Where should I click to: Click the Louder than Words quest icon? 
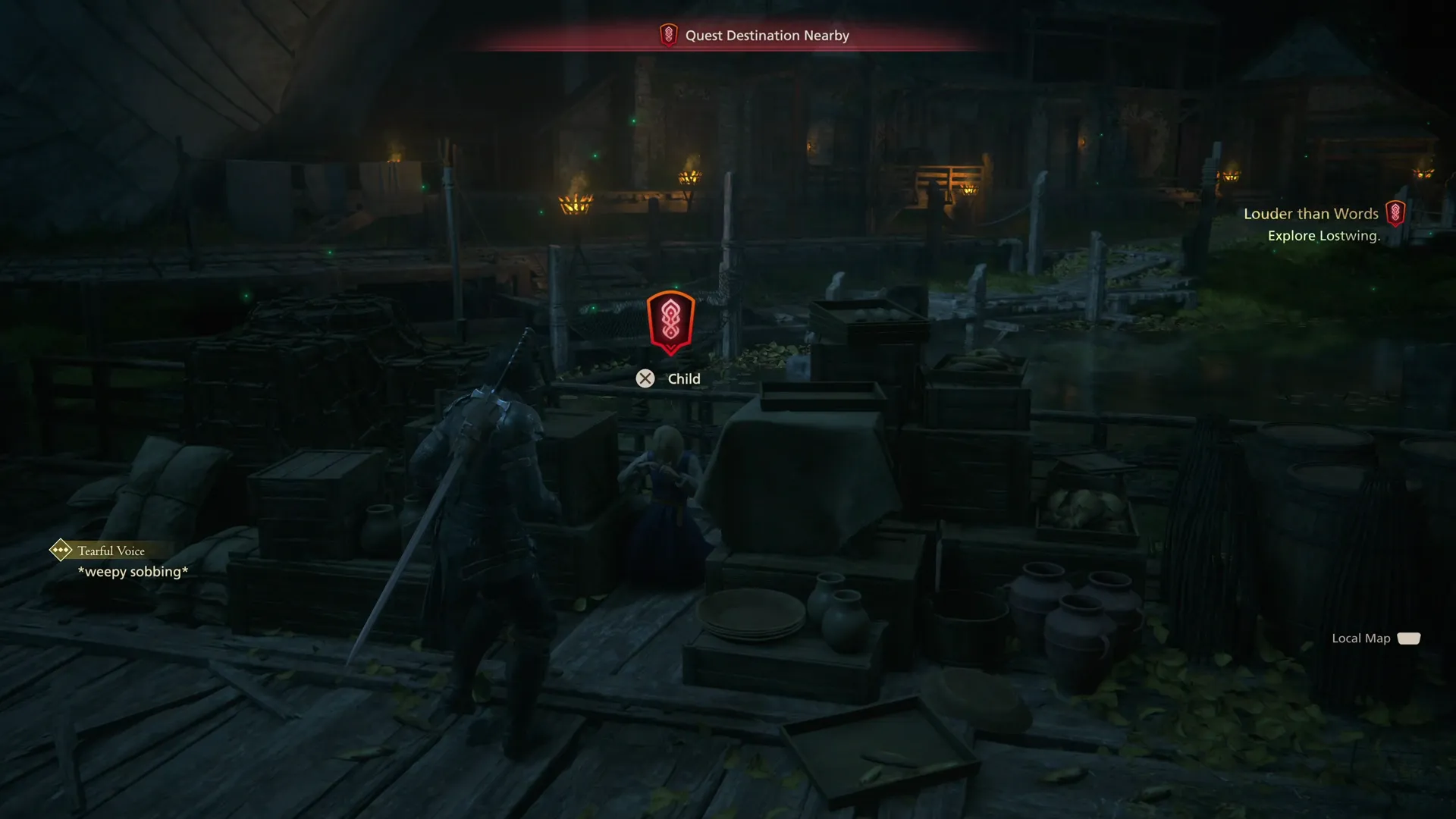click(1398, 214)
